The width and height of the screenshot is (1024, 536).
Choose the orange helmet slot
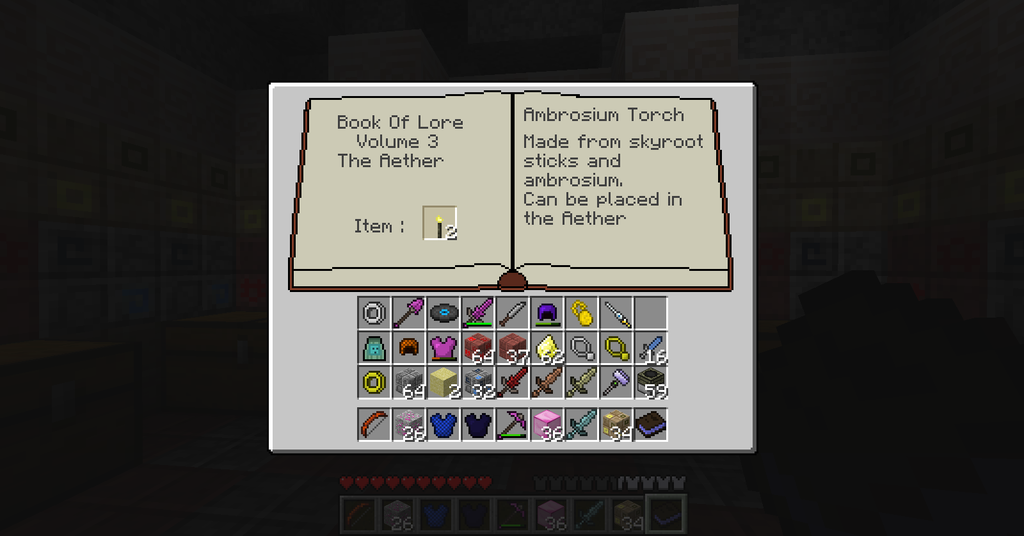click(x=408, y=348)
